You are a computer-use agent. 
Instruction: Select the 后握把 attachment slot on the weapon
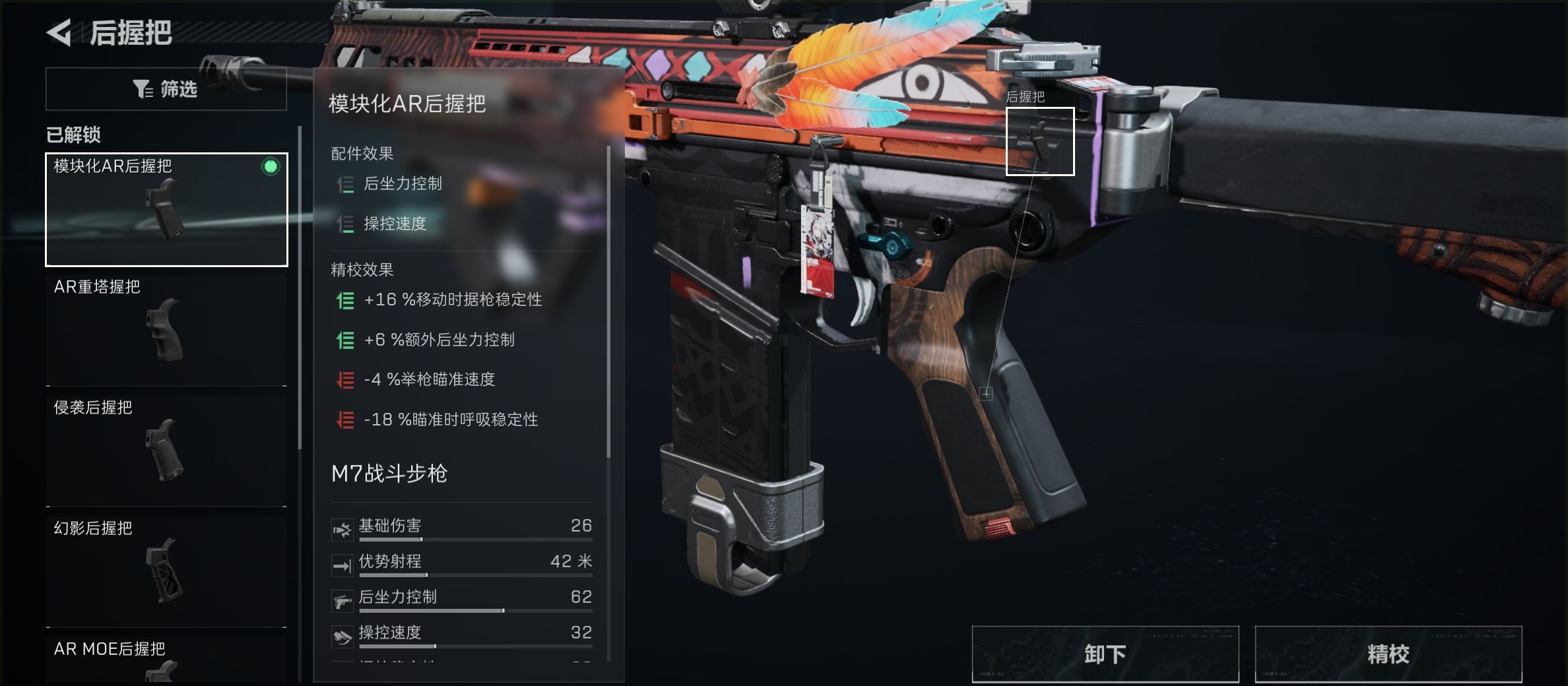1039,141
